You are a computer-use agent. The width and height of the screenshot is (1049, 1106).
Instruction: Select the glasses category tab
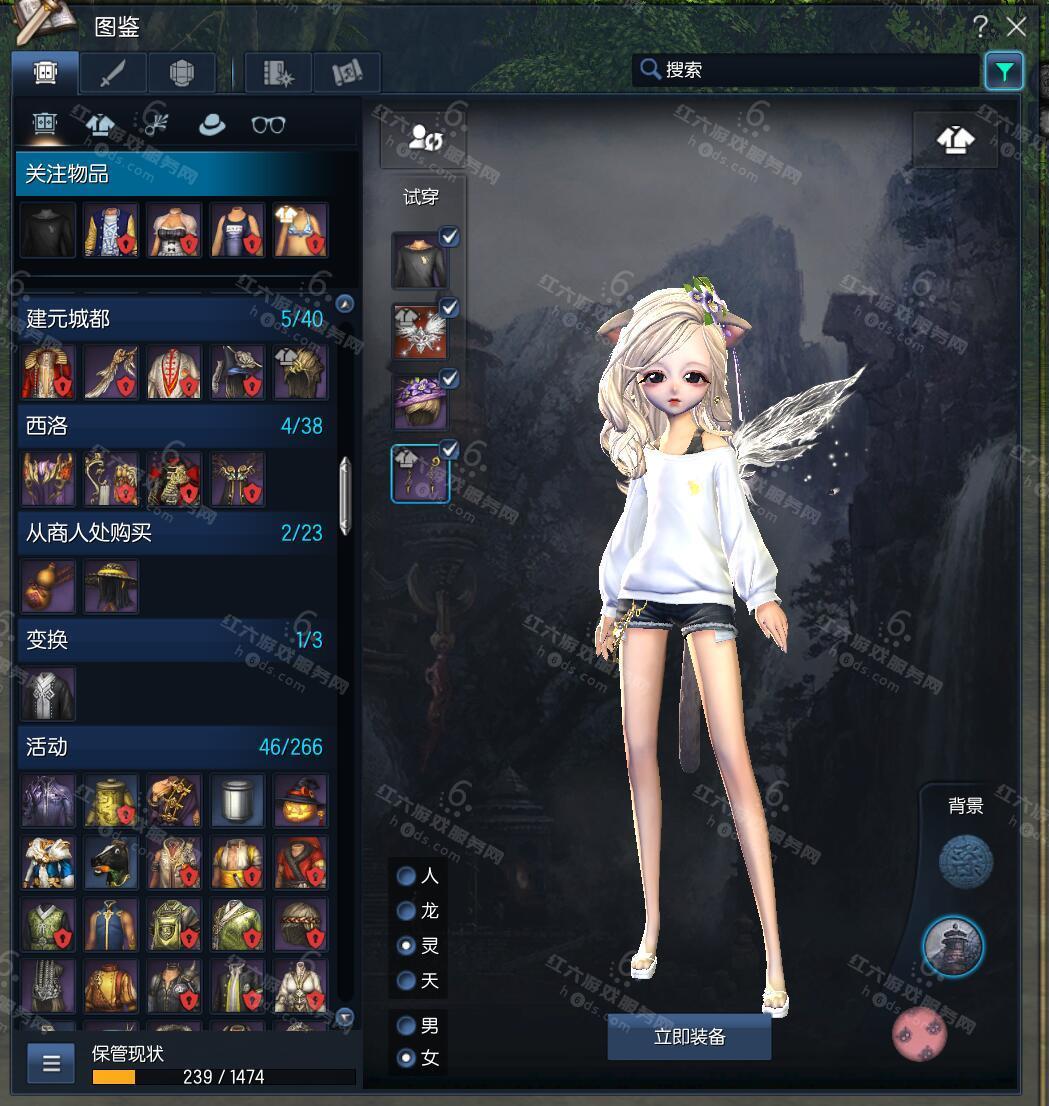[x=268, y=124]
